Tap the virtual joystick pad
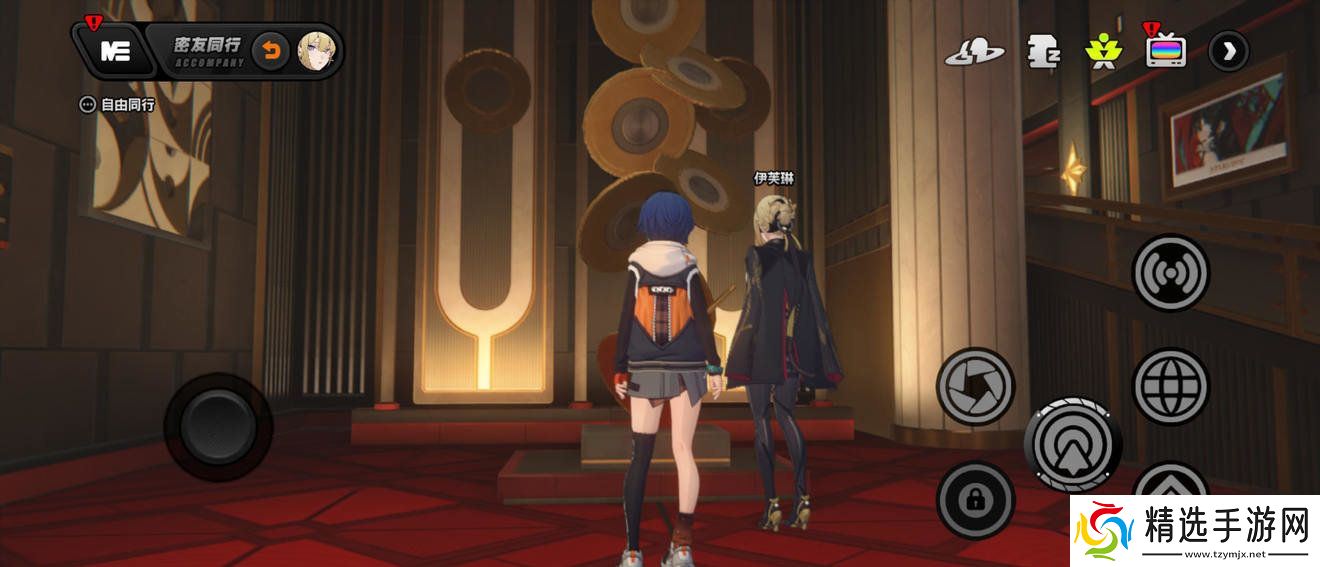1320x567 pixels. coord(218,427)
